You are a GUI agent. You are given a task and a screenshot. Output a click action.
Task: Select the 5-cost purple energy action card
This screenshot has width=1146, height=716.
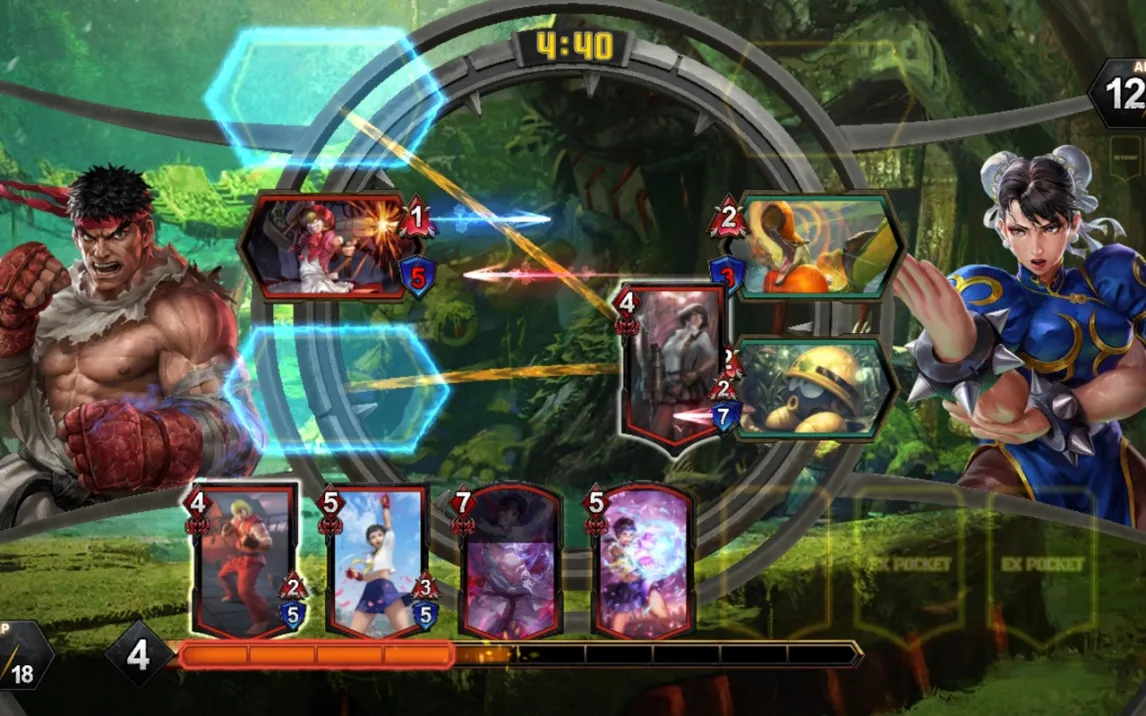[x=643, y=562]
